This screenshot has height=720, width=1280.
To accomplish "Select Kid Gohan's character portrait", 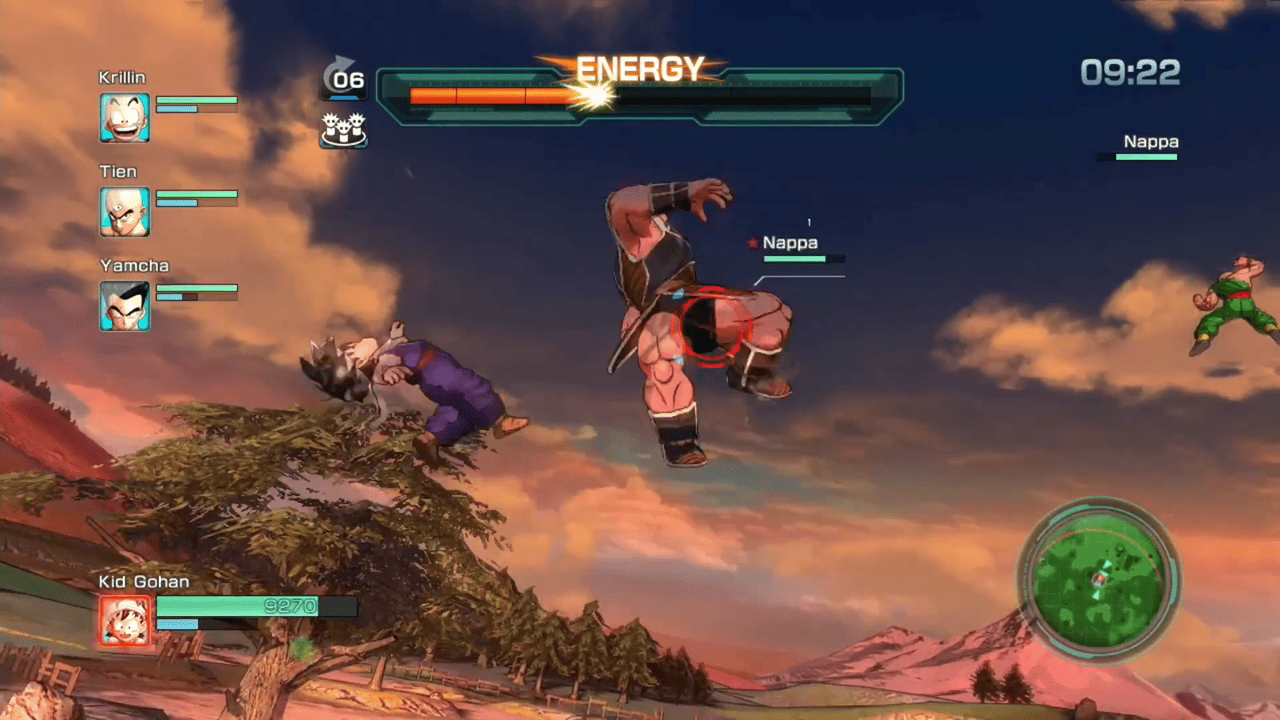I will pyautogui.click(x=125, y=620).
